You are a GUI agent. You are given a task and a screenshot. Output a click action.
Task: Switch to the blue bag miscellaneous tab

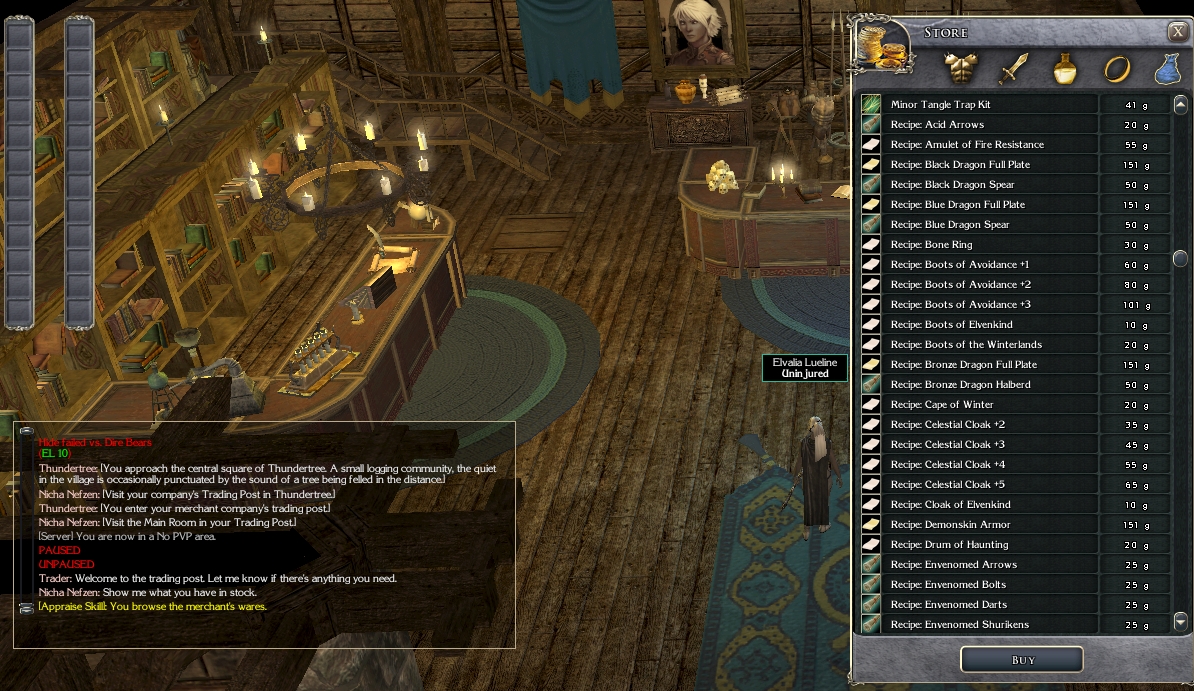pyautogui.click(x=1167, y=69)
